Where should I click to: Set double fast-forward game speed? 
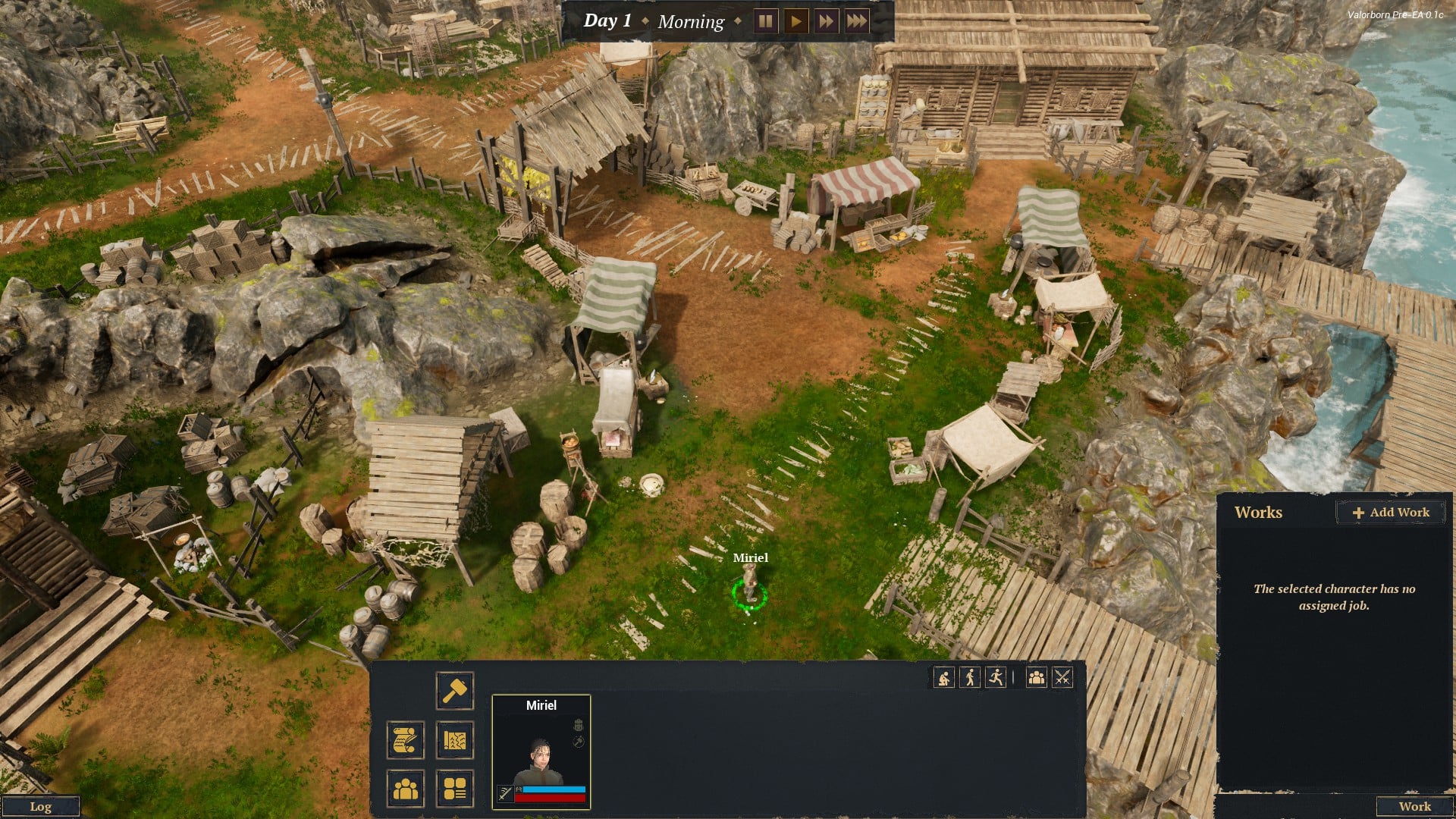826,21
